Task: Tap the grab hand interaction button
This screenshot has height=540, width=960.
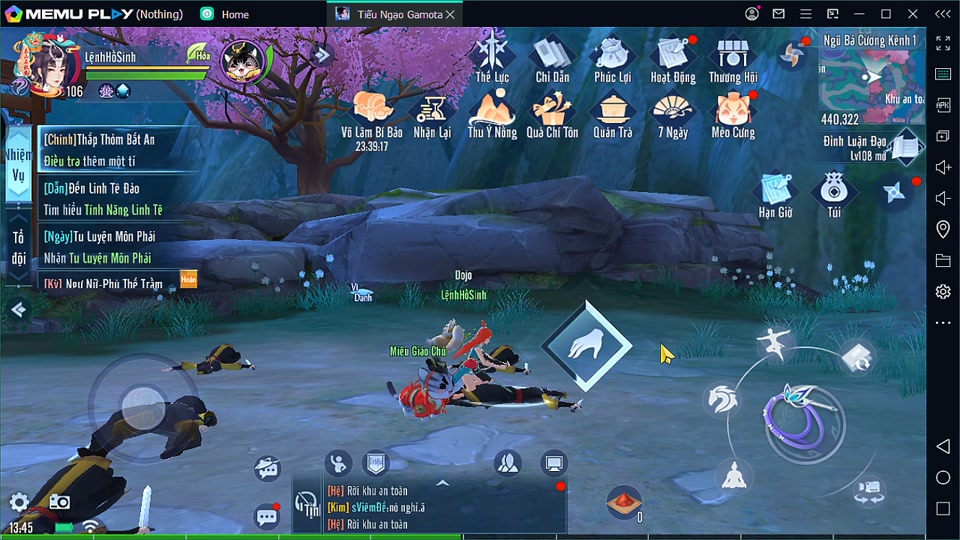Action: (586, 346)
